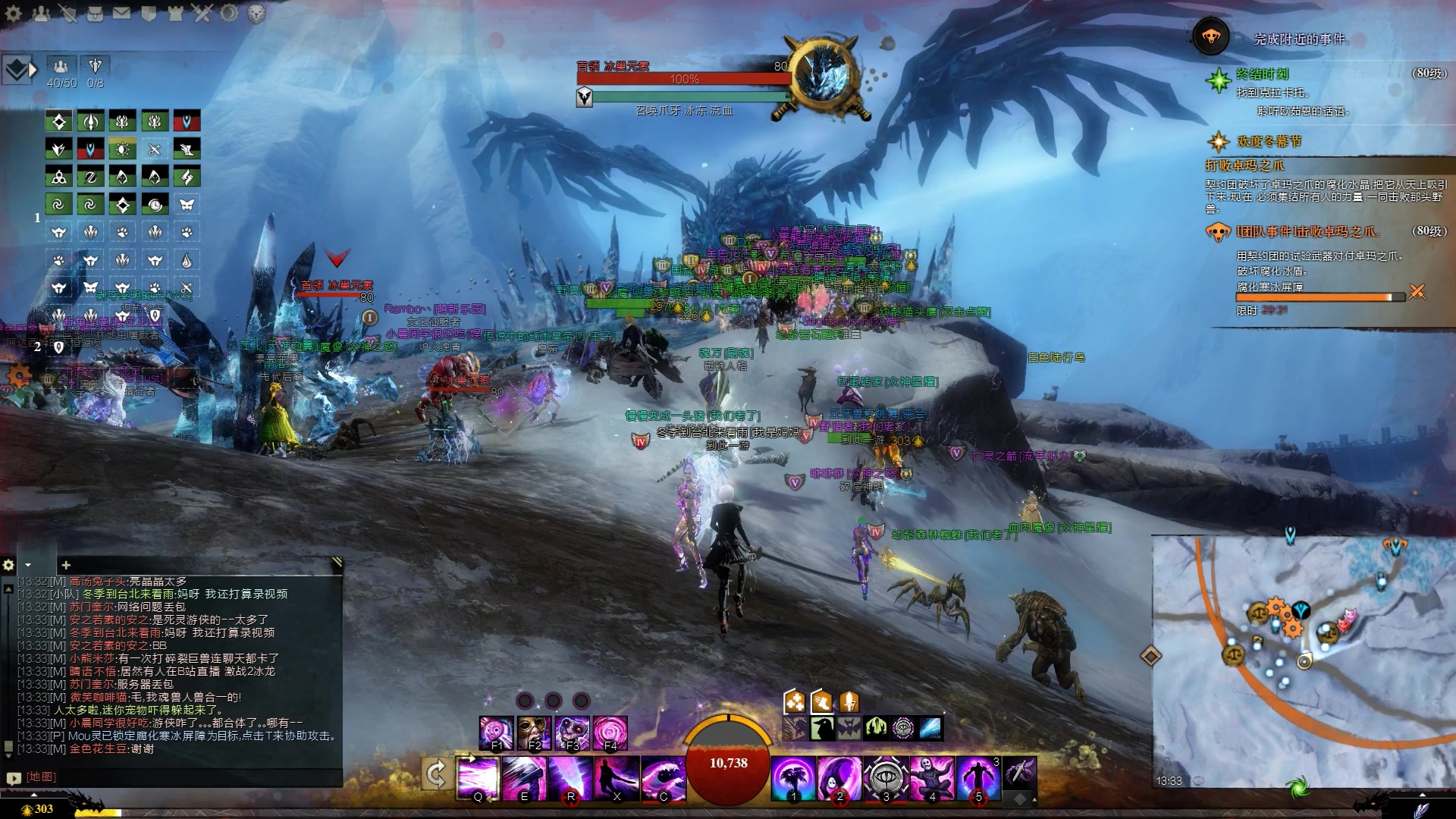Open chat options gear icon
This screenshot has width=1456, height=819.
point(9,565)
